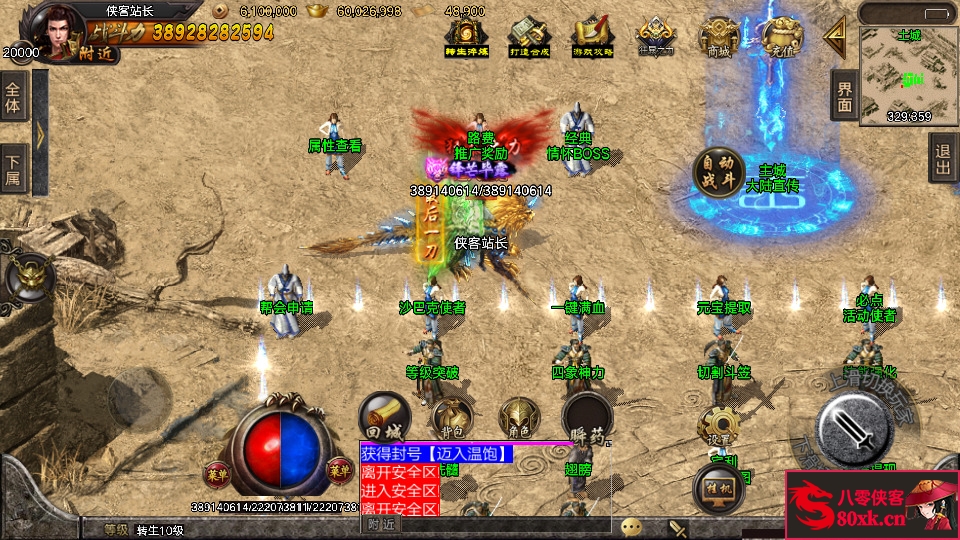Select the 全体 tab on the left
Screen dimensions: 960x540
pos(13,96)
